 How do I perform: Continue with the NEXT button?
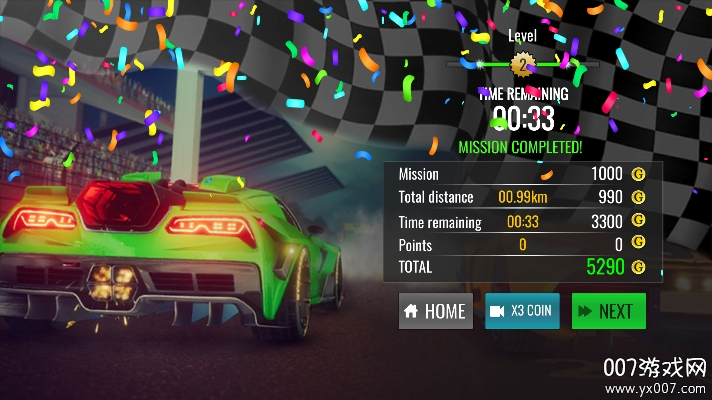[x=608, y=311]
